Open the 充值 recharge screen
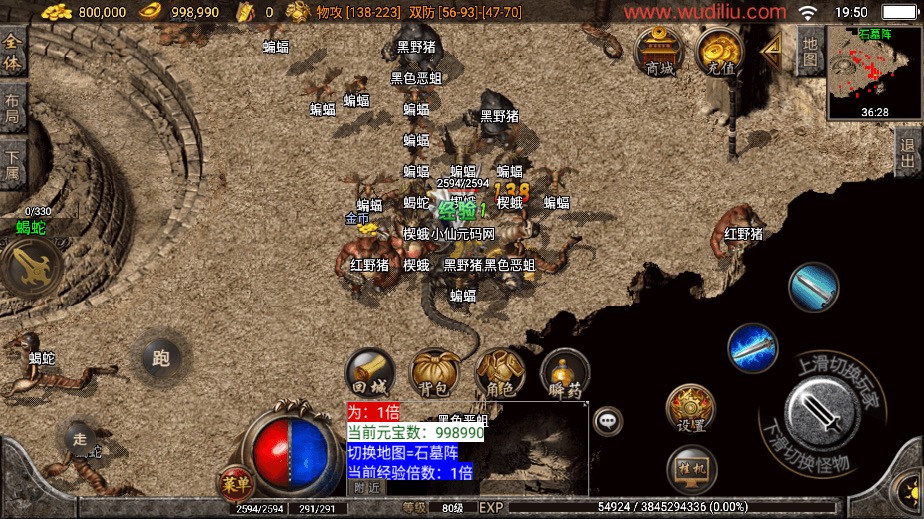Screen dimensions: 924x519 point(720,51)
